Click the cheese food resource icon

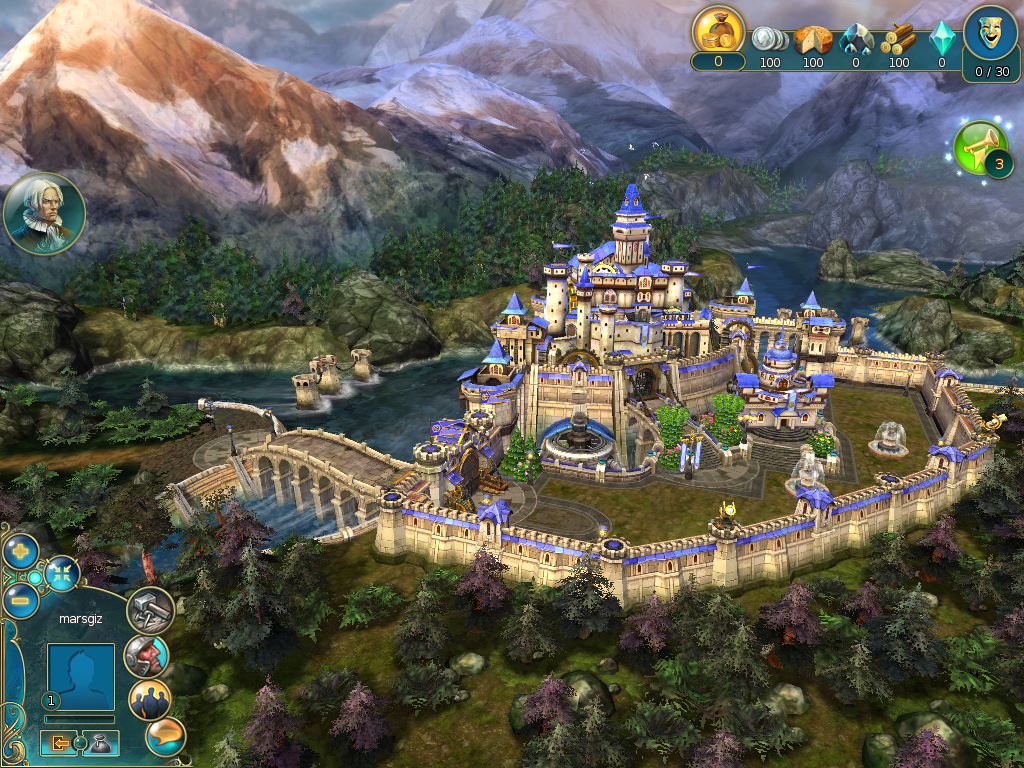click(x=812, y=40)
